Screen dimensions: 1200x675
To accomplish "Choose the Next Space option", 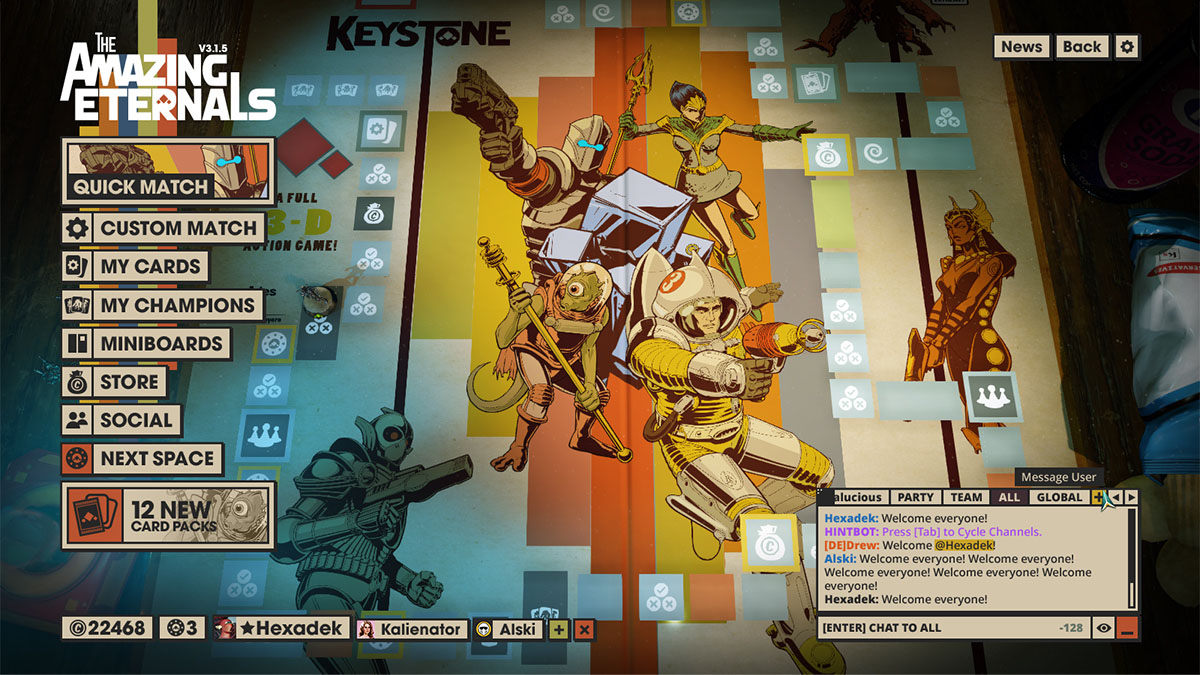I will click(x=142, y=459).
